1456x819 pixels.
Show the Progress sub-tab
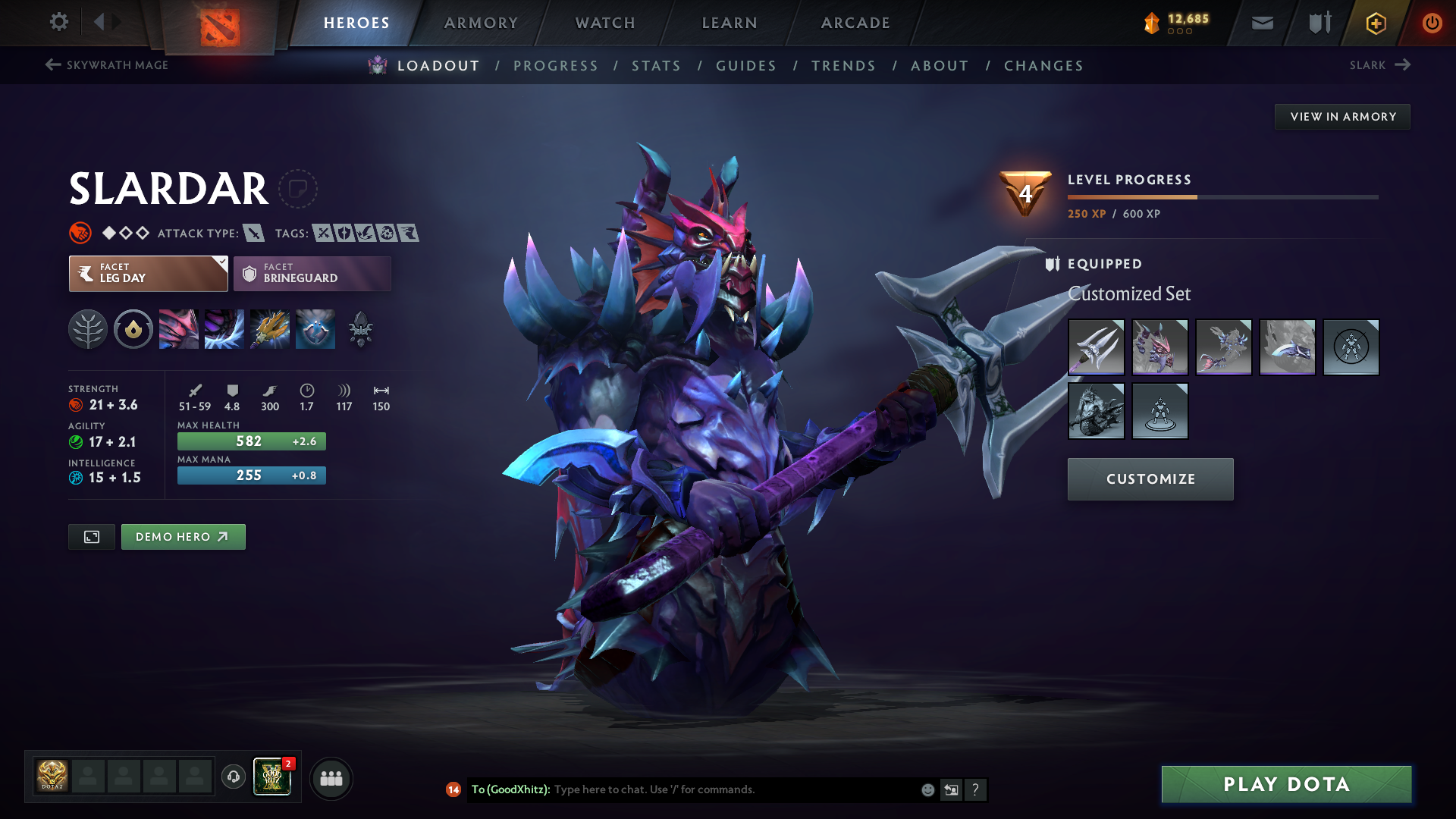tap(556, 66)
